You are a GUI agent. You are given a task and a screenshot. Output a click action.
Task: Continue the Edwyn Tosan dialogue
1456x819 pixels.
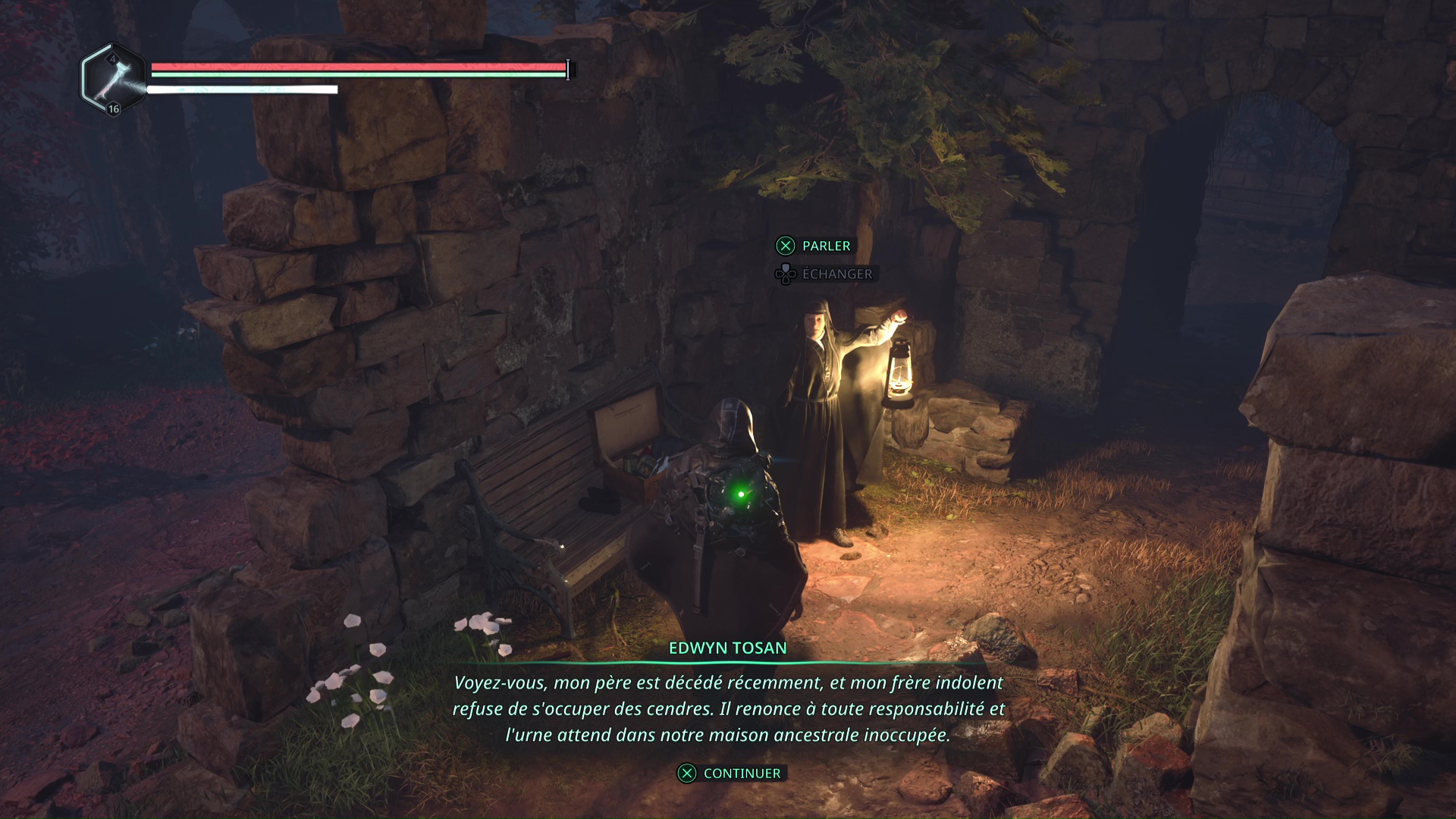[x=730, y=773]
